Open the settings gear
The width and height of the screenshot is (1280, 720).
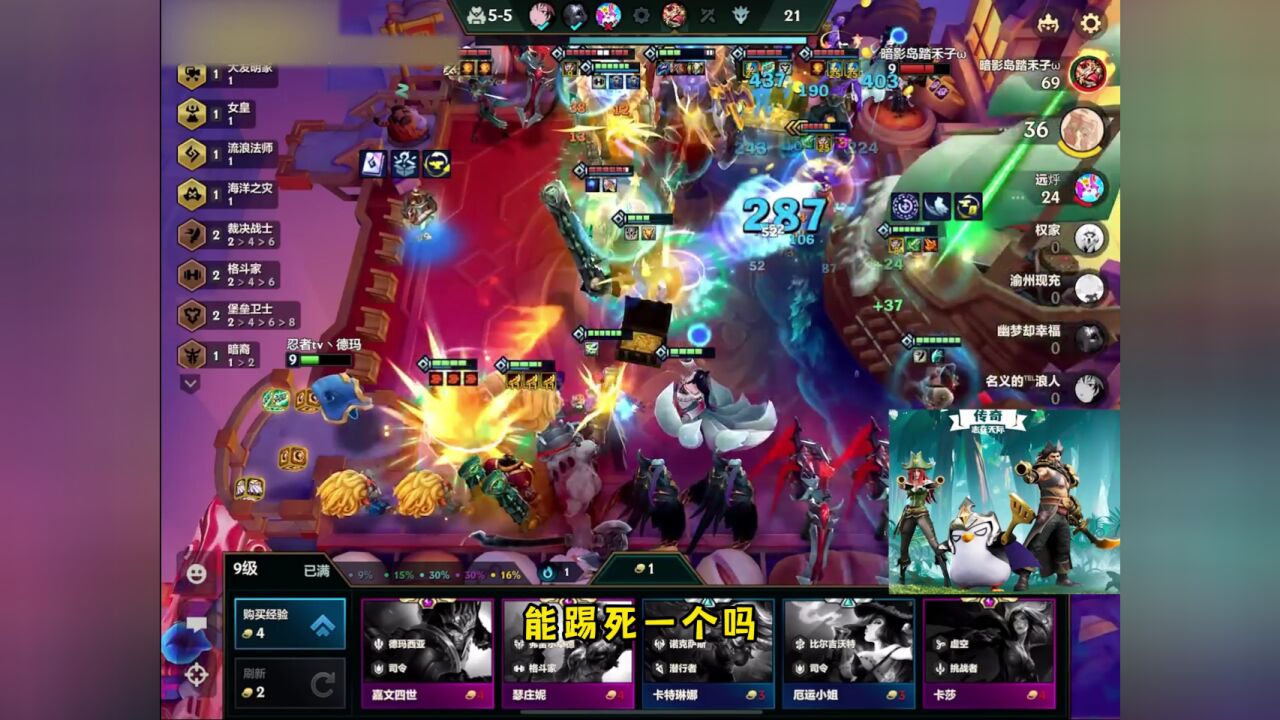click(x=1090, y=23)
